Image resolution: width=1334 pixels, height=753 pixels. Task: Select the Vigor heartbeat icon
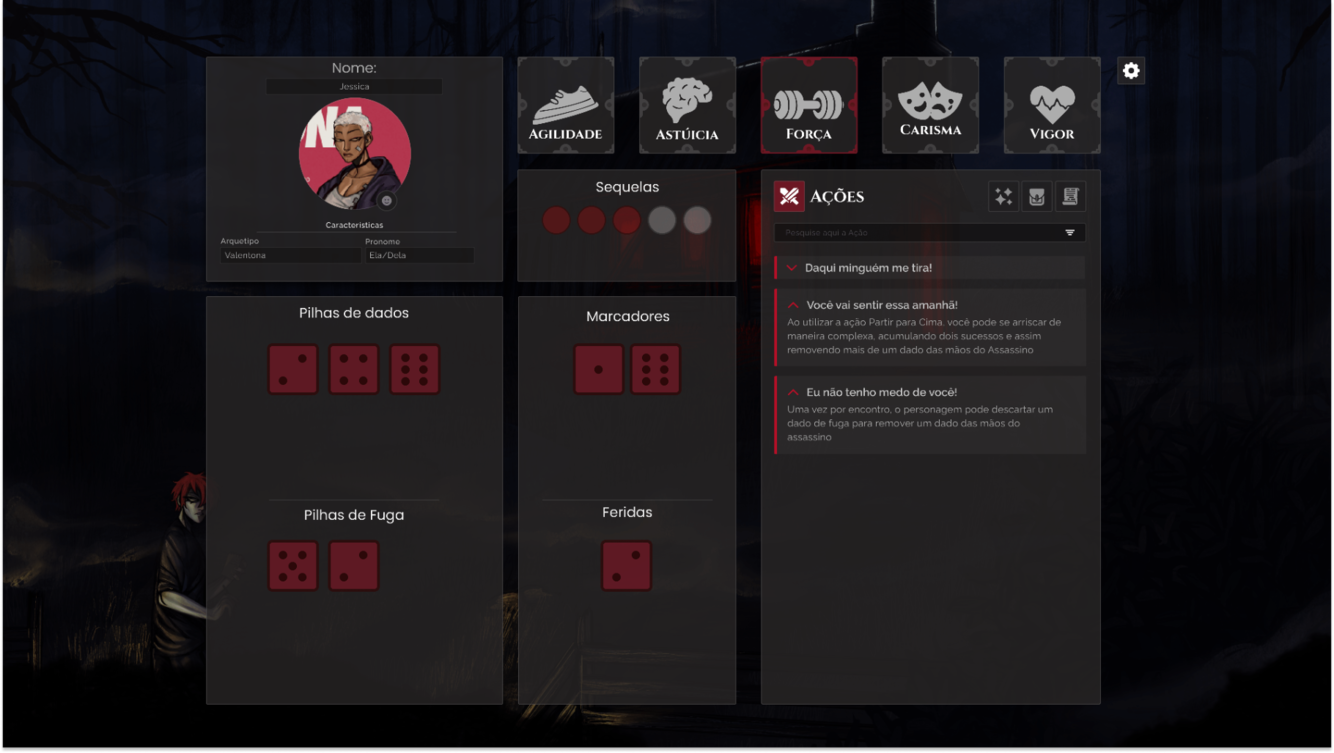(1052, 105)
